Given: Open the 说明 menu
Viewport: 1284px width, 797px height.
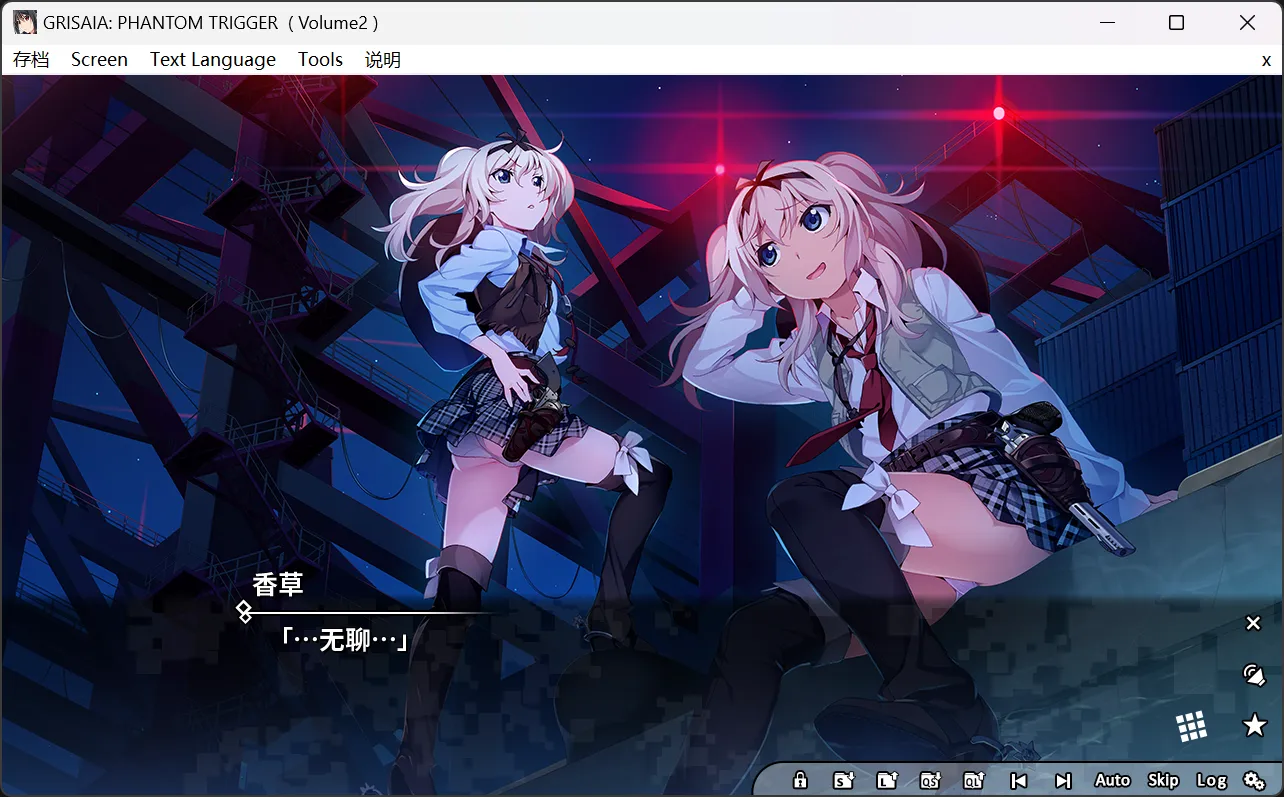Looking at the screenshot, I should click(382, 59).
